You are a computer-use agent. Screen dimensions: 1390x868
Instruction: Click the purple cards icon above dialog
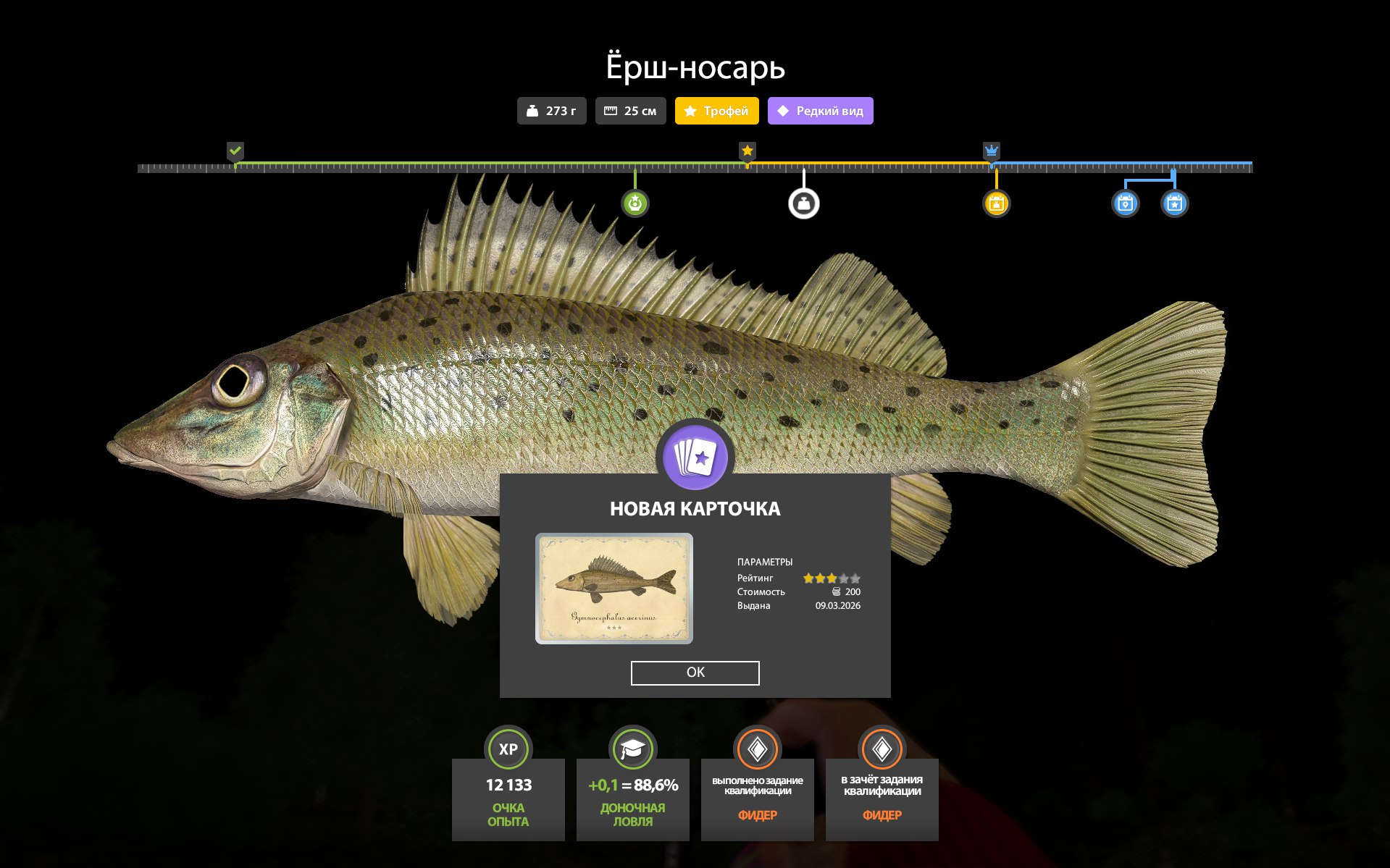pyautogui.click(x=695, y=458)
